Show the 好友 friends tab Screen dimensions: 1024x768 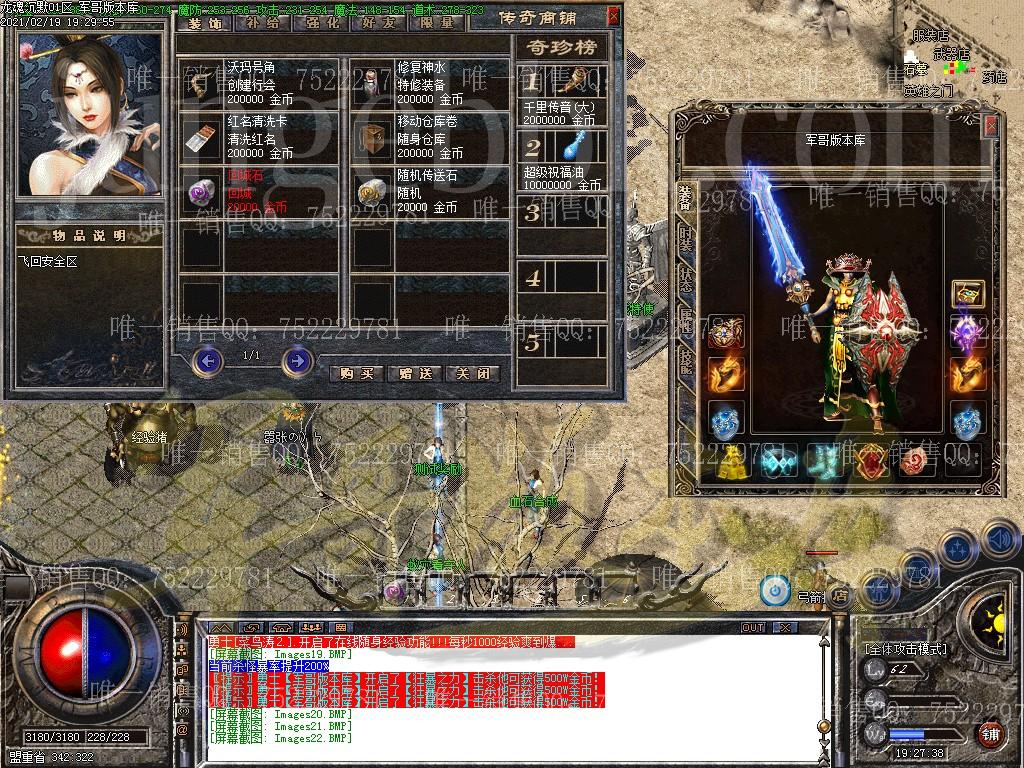379,23
